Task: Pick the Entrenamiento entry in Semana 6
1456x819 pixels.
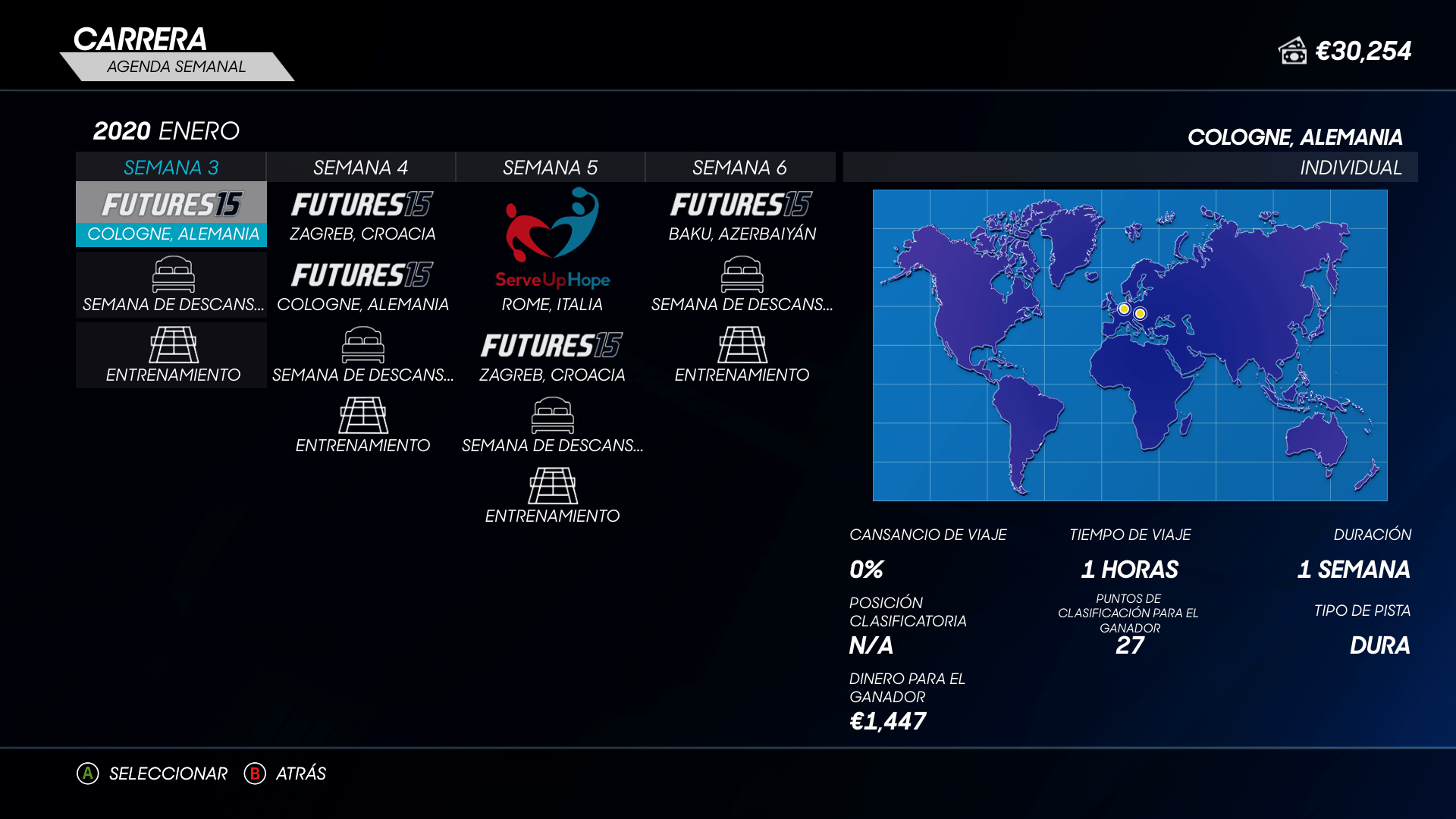Action: tap(741, 356)
